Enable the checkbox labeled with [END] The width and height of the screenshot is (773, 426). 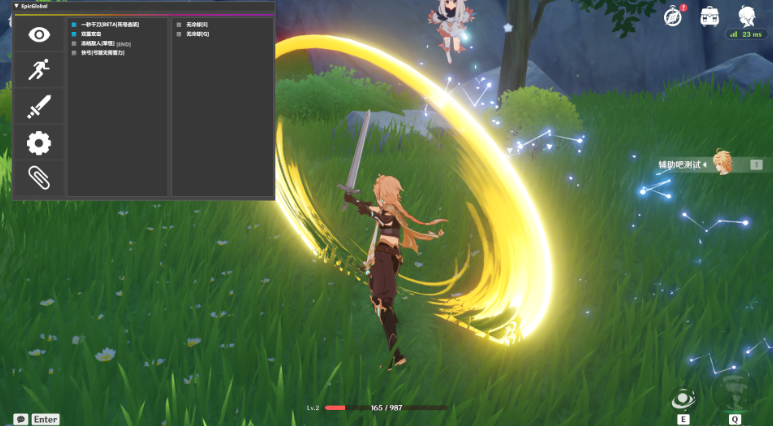74,44
